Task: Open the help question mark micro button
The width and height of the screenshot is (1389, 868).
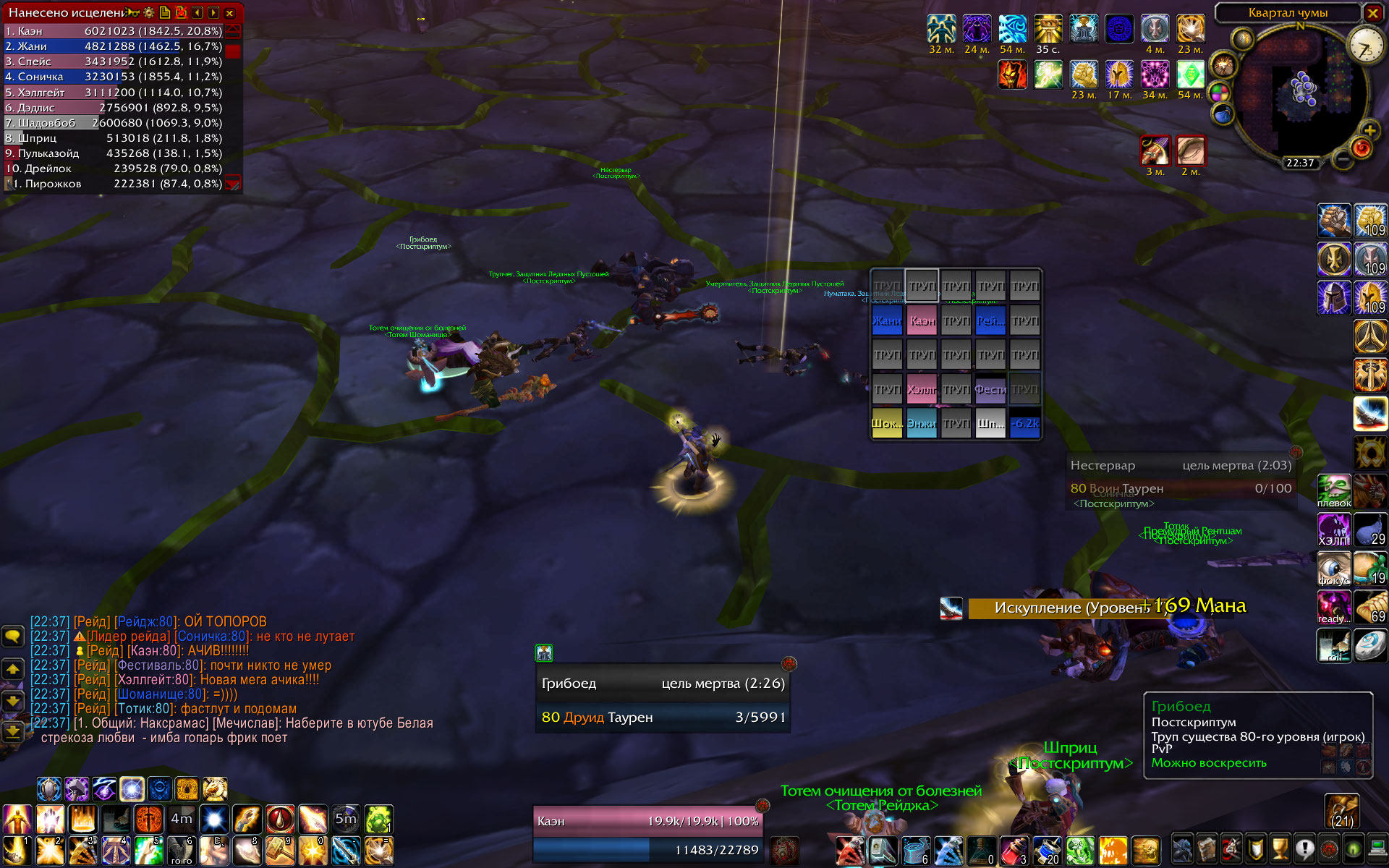Action: point(1304,848)
